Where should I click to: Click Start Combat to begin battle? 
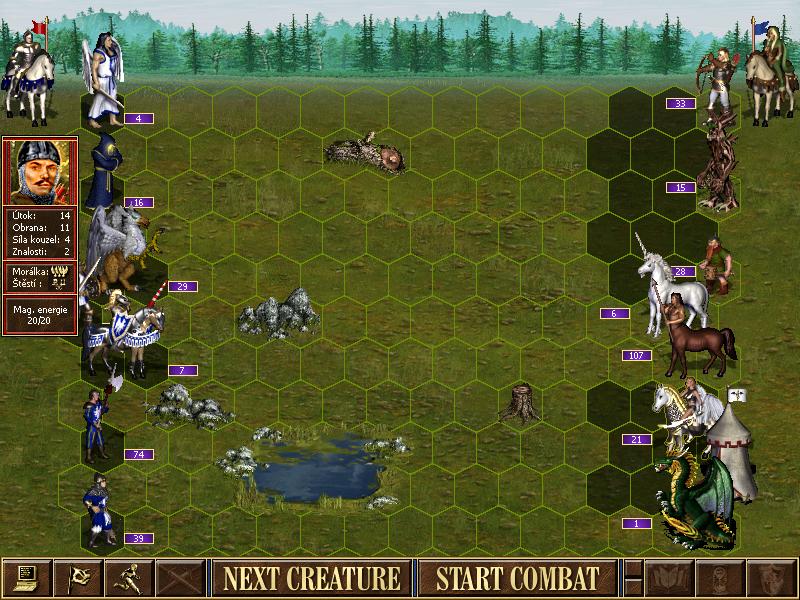point(517,578)
